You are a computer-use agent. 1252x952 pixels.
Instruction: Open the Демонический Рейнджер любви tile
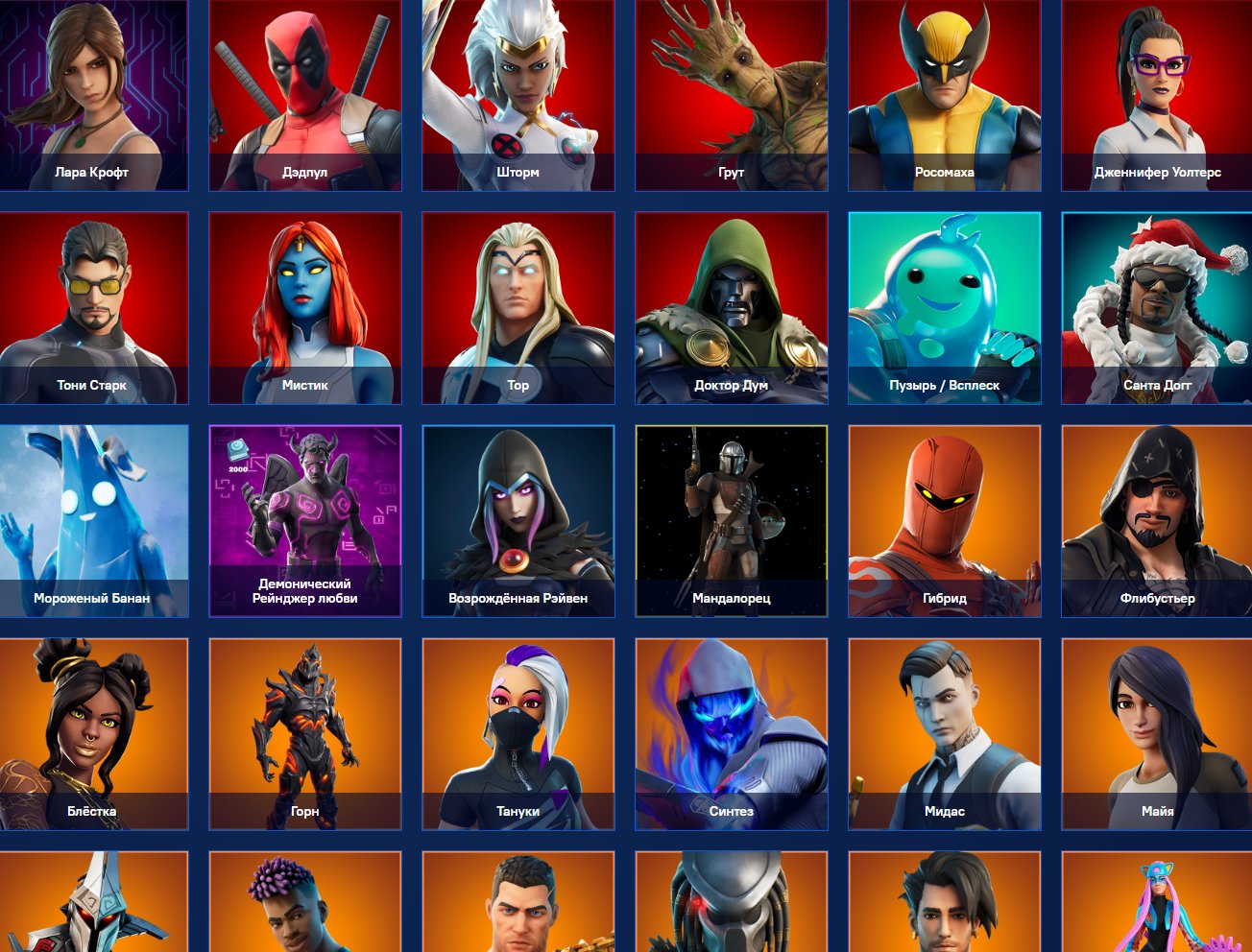(x=305, y=520)
